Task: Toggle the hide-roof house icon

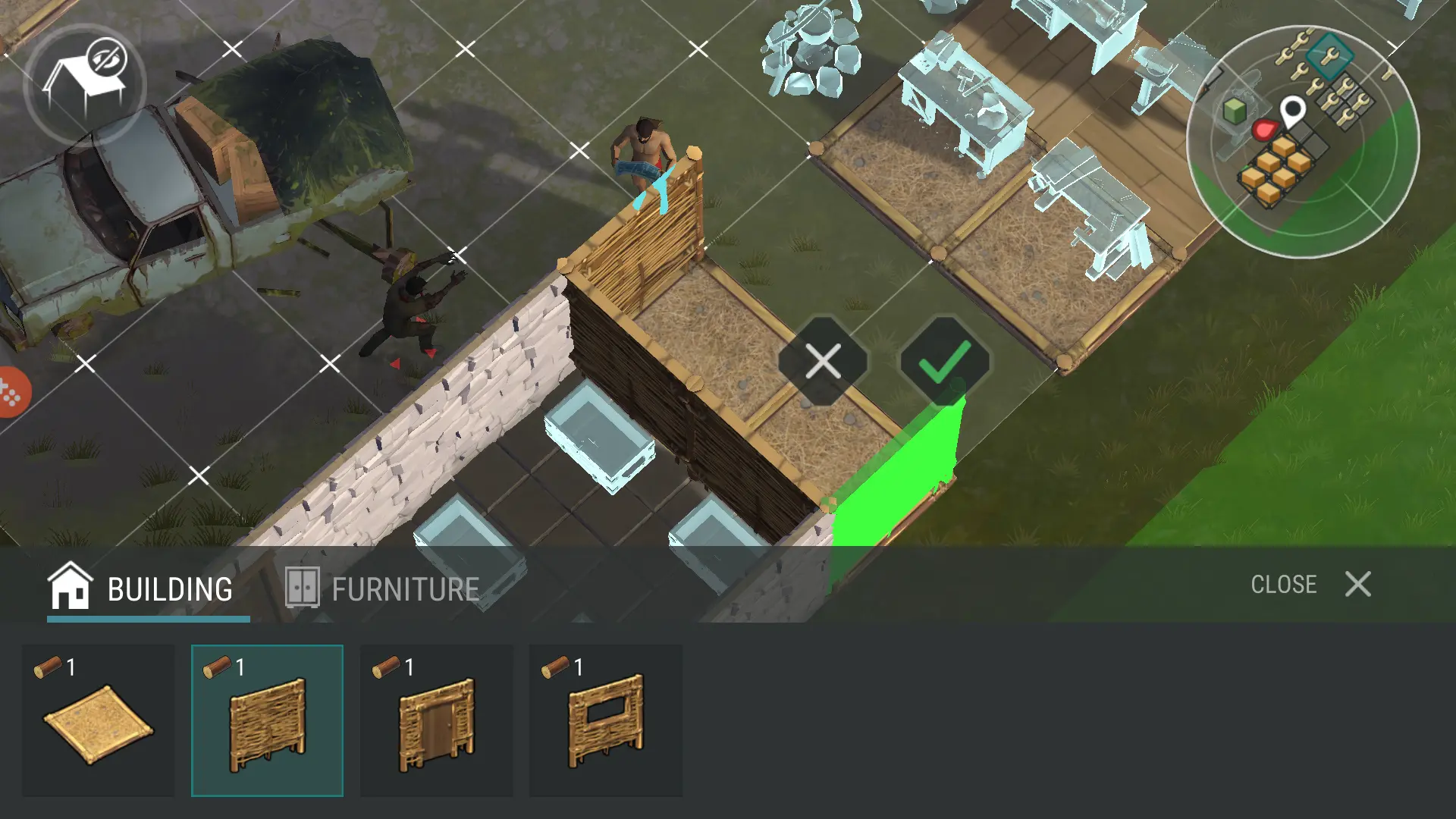Action: pos(85,83)
